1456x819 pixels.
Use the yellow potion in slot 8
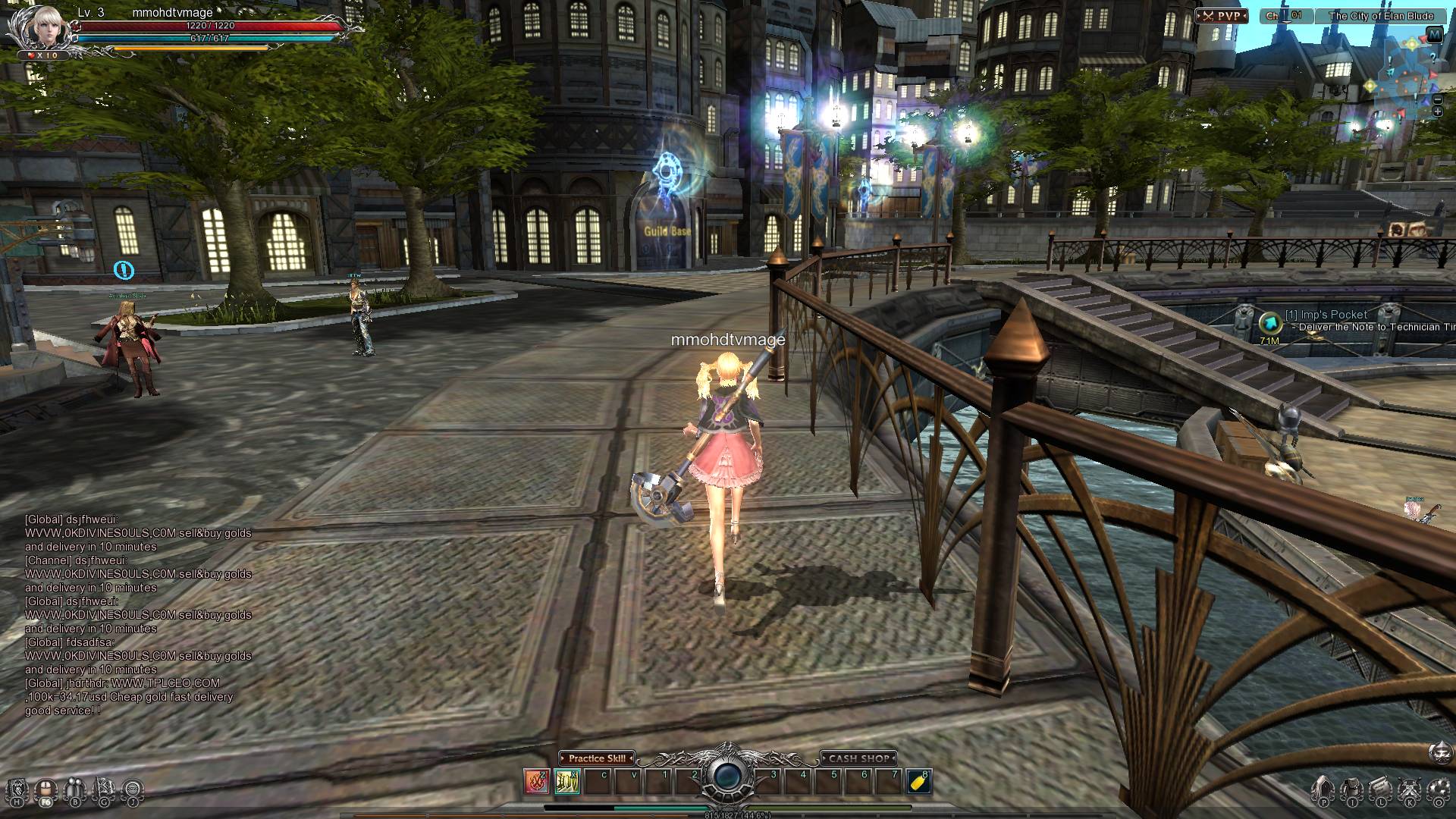click(918, 781)
